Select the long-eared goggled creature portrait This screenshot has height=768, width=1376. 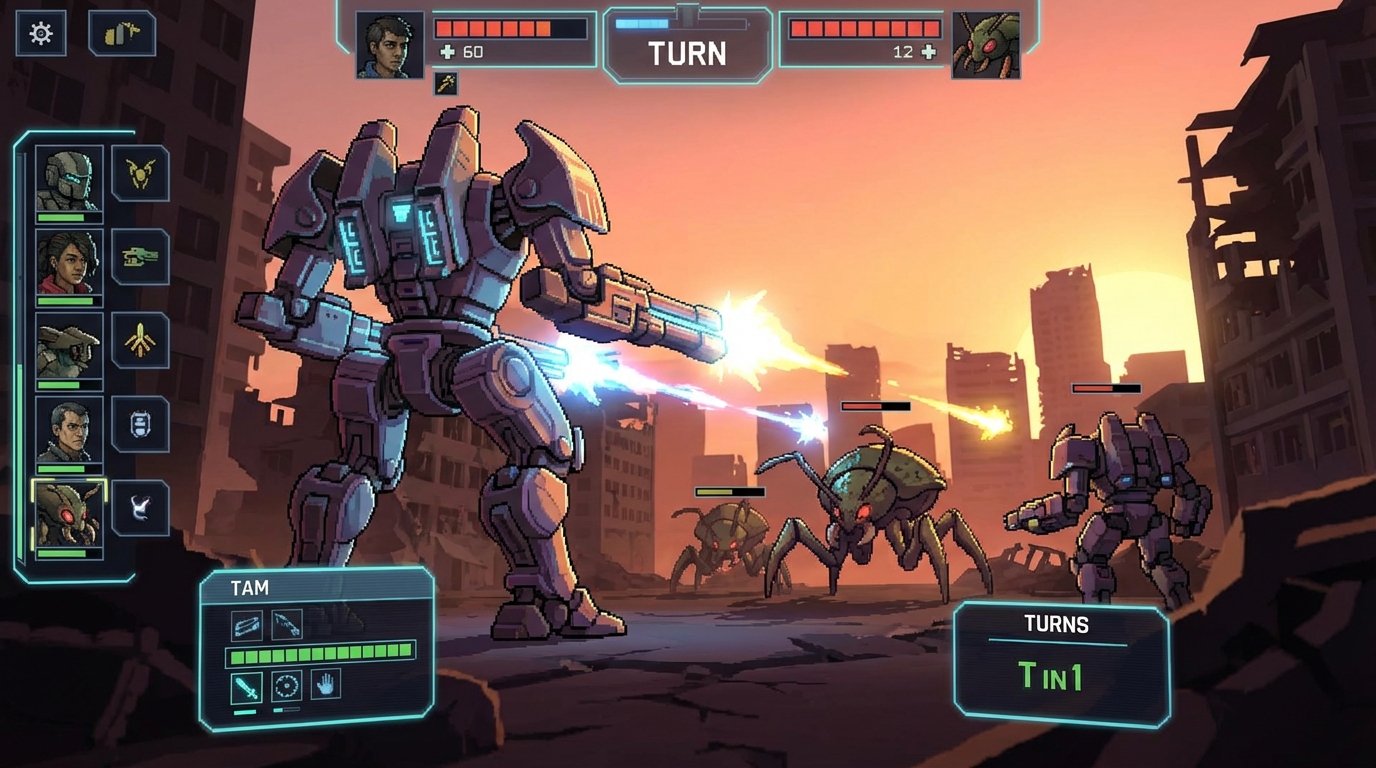pyautogui.click(x=69, y=346)
